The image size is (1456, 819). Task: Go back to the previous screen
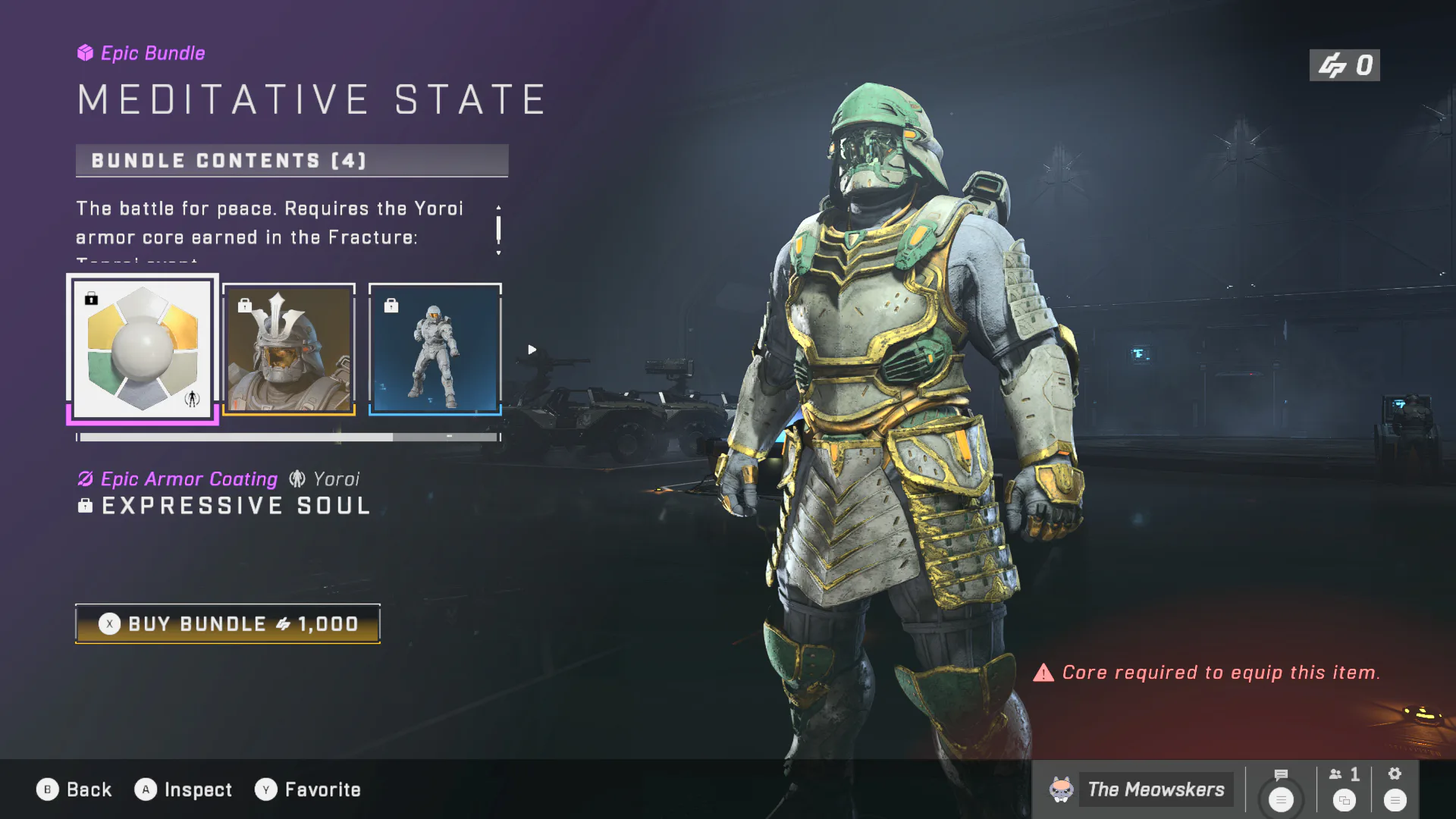click(x=74, y=789)
